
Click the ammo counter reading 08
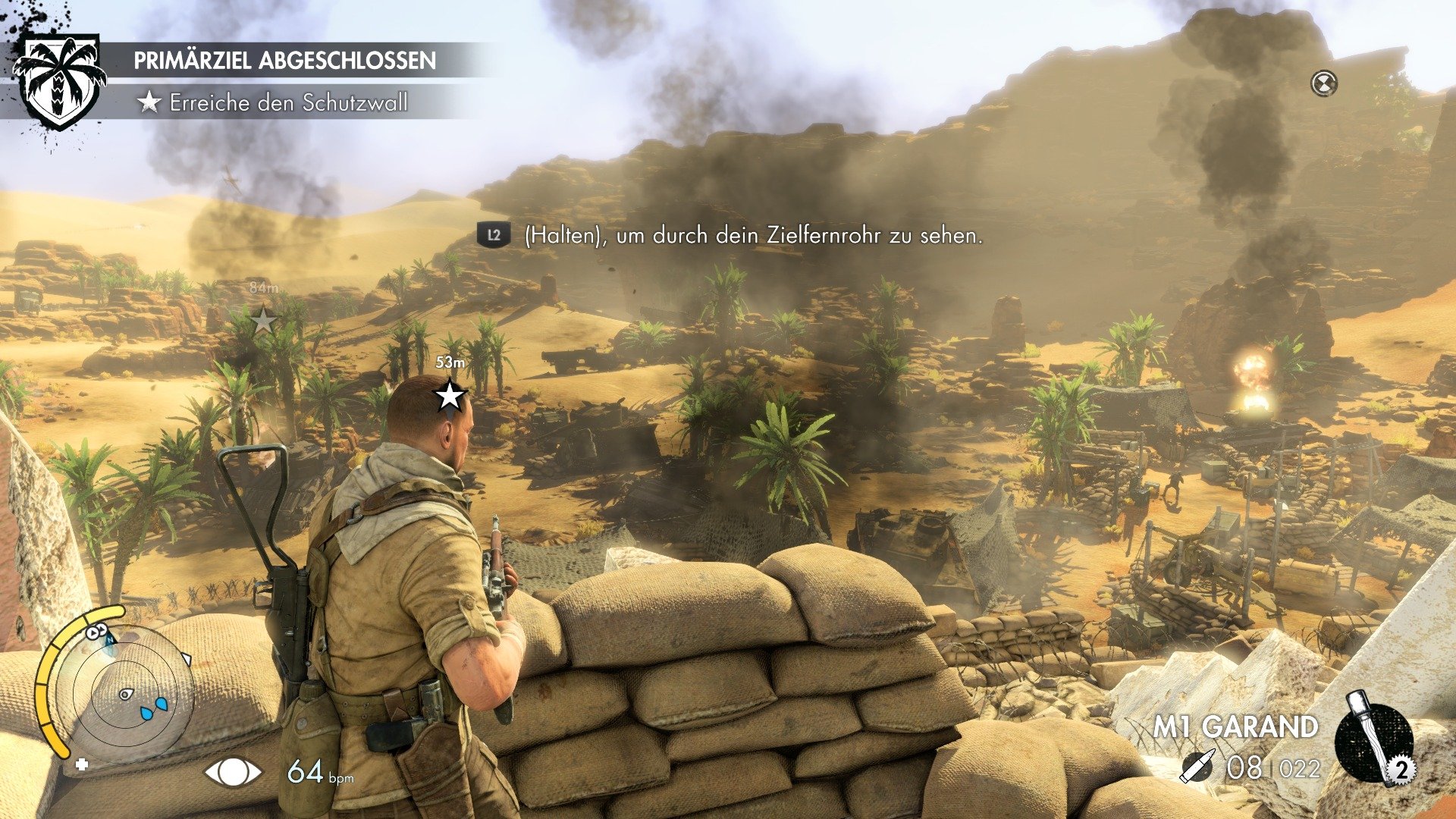click(1244, 767)
